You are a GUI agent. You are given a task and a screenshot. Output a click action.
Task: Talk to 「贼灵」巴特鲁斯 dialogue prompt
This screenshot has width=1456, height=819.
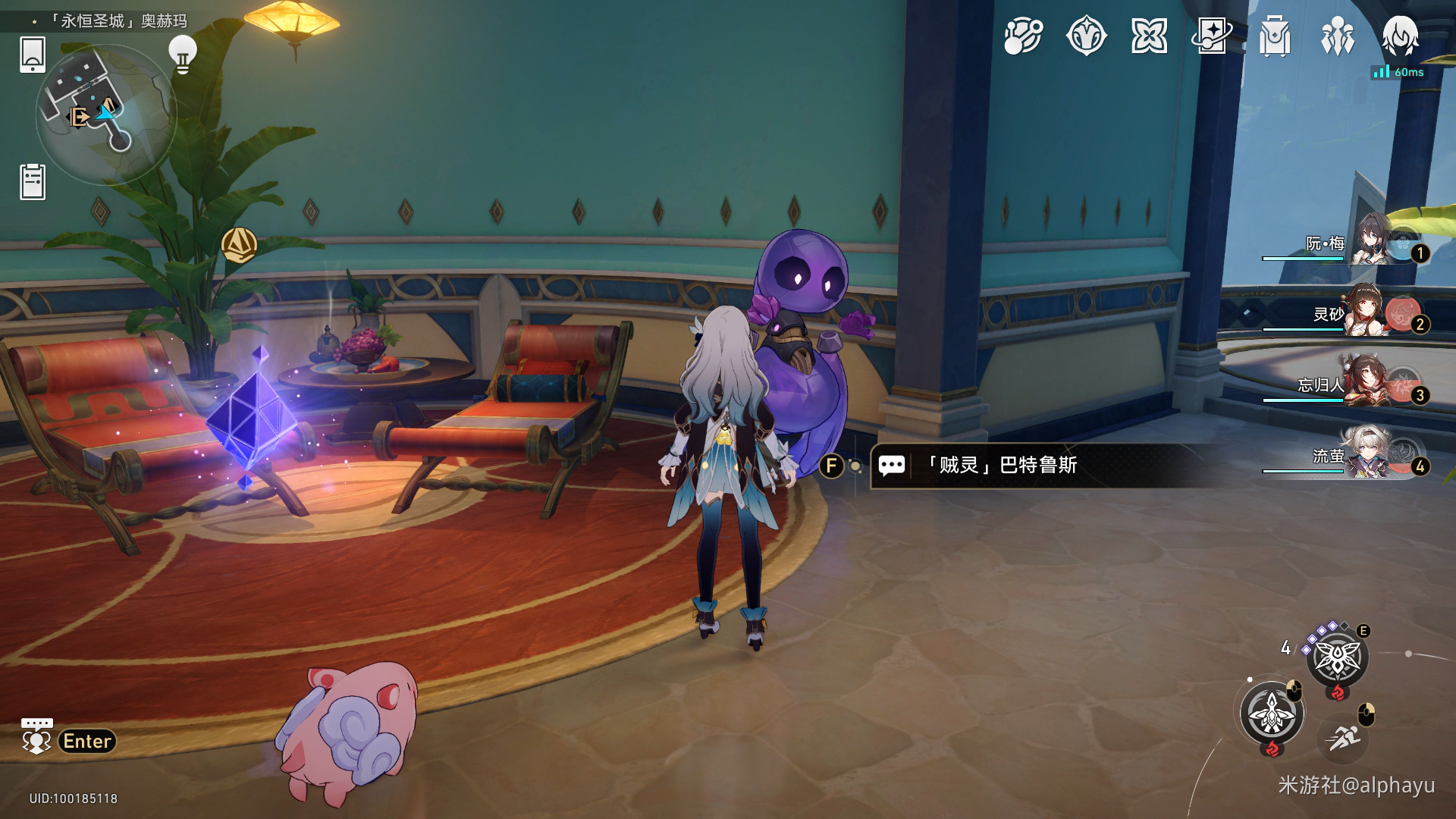(1001, 465)
